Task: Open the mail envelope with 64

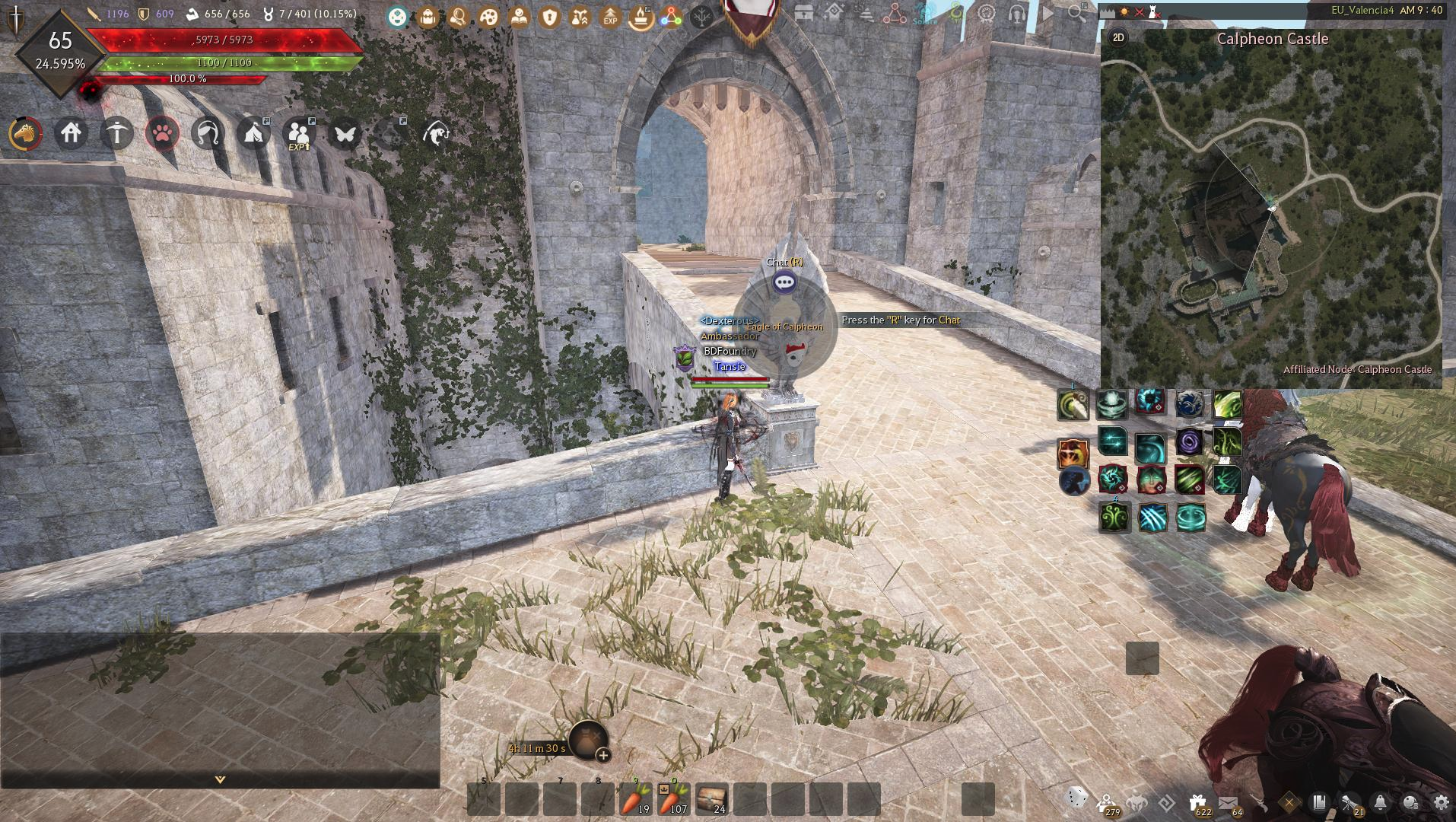Action: pyautogui.click(x=1227, y=801)
